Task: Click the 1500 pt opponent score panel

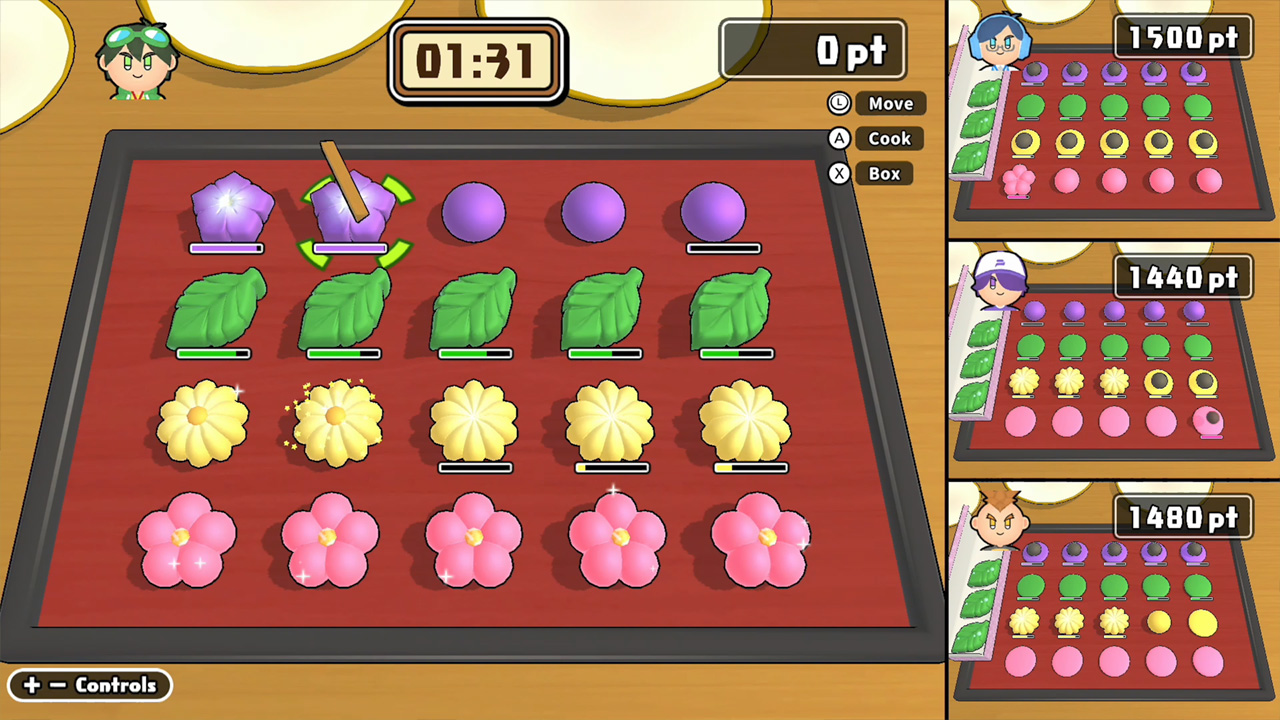Action: click(1183, 38)
